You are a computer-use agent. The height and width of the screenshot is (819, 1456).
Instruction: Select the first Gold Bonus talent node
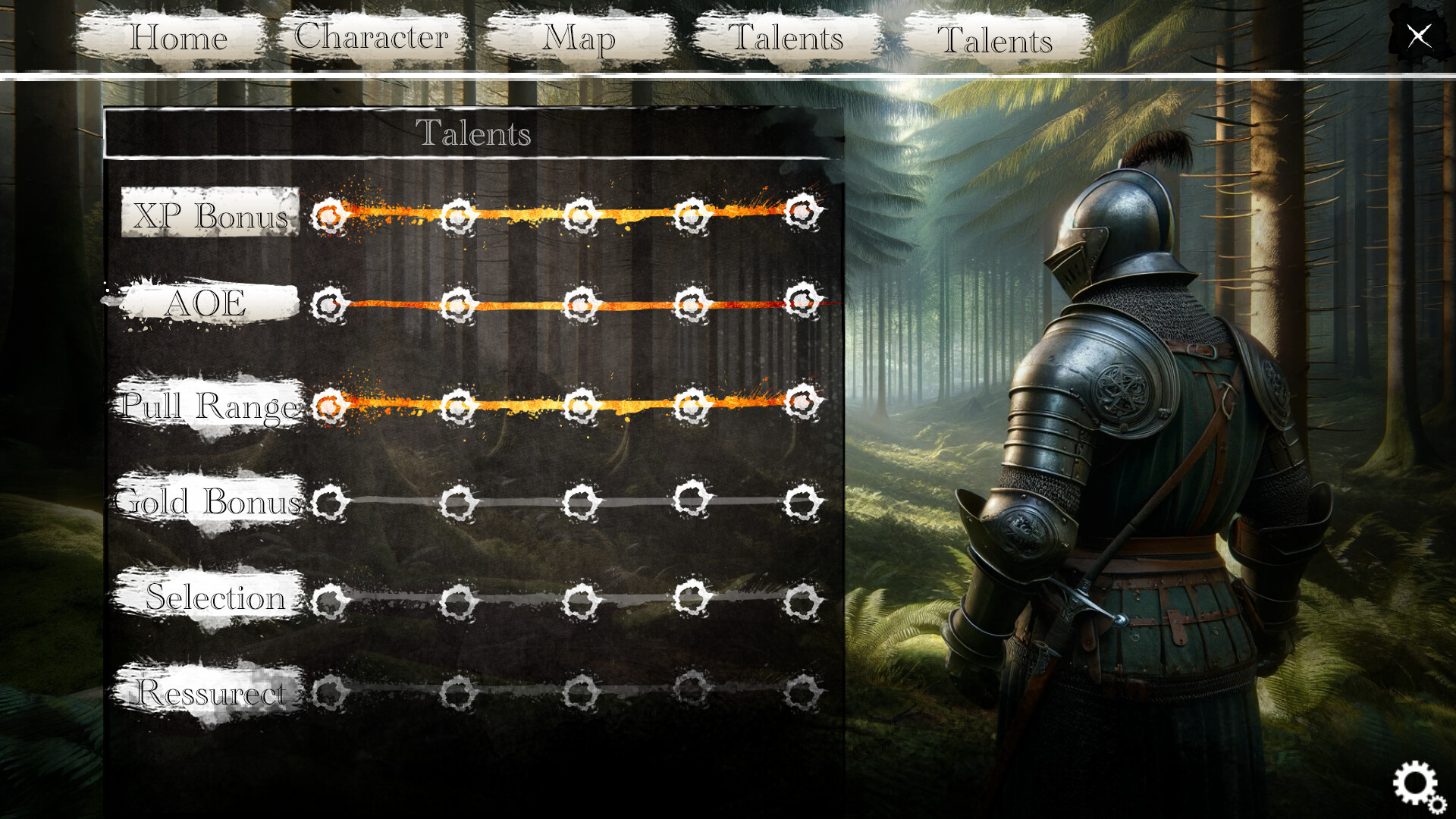(331, 503)
